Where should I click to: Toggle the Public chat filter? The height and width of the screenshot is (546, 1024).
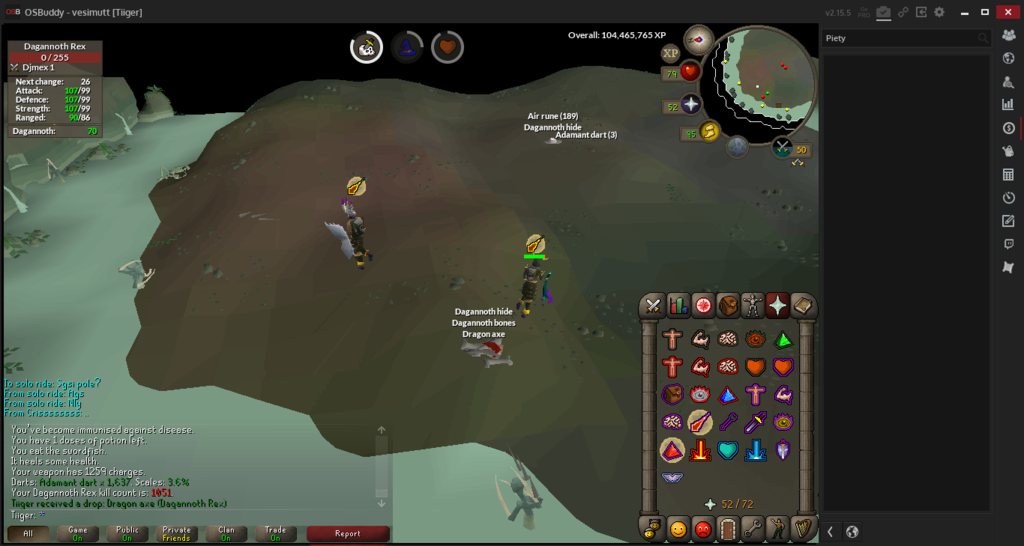(x=127, y=533)
